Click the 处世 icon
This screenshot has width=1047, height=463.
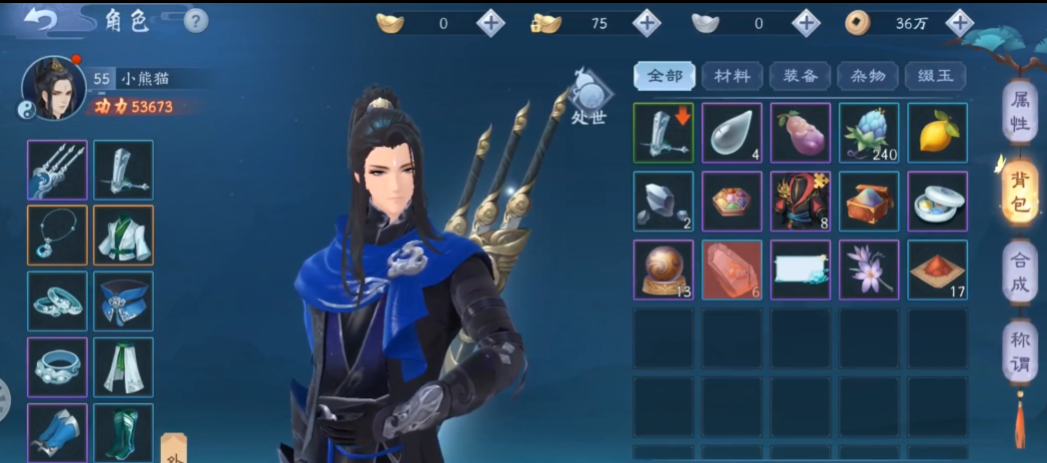pyautogui.click(x=592, y=97)
